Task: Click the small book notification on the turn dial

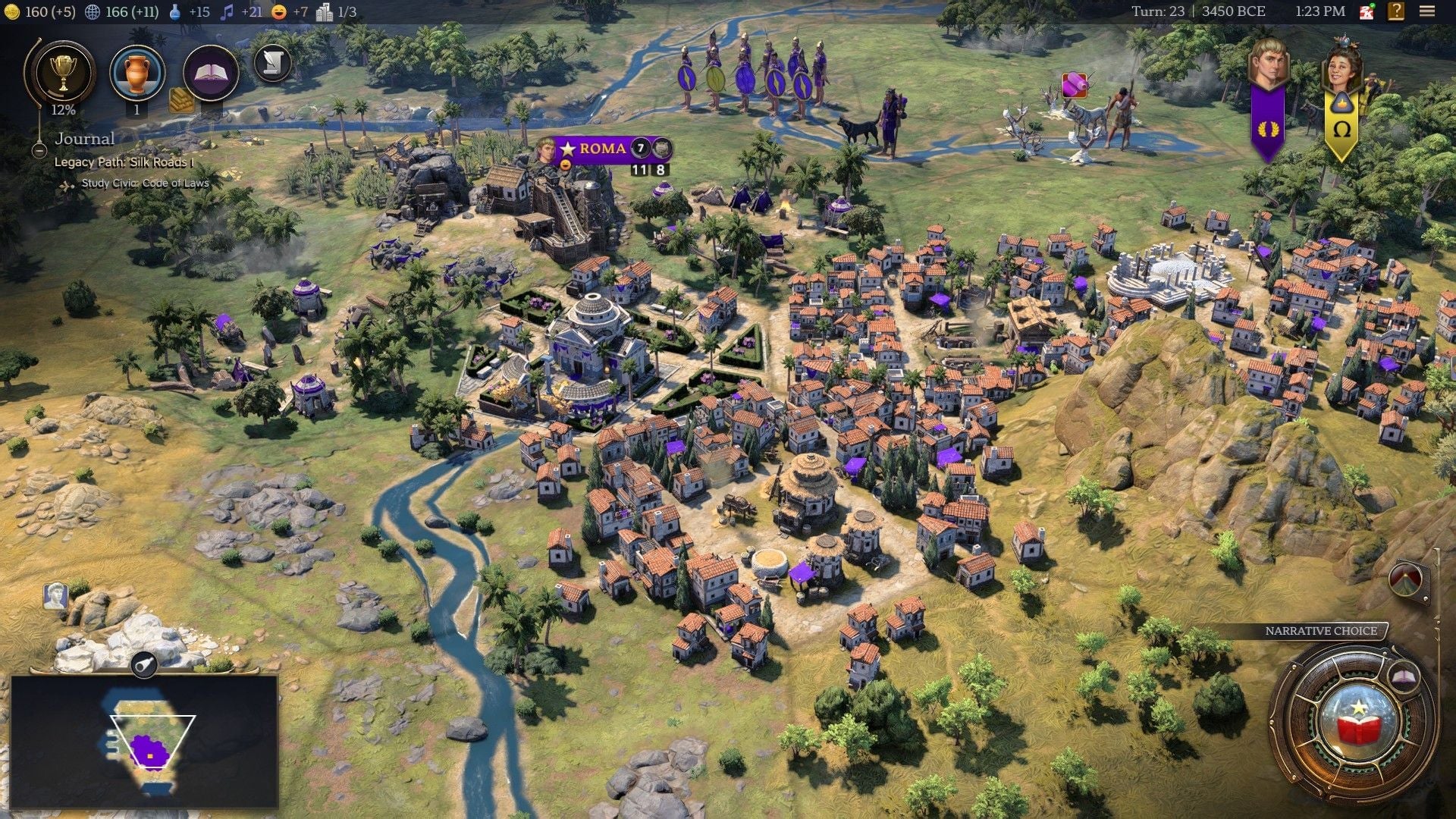Action: [x=1404, y=676]
